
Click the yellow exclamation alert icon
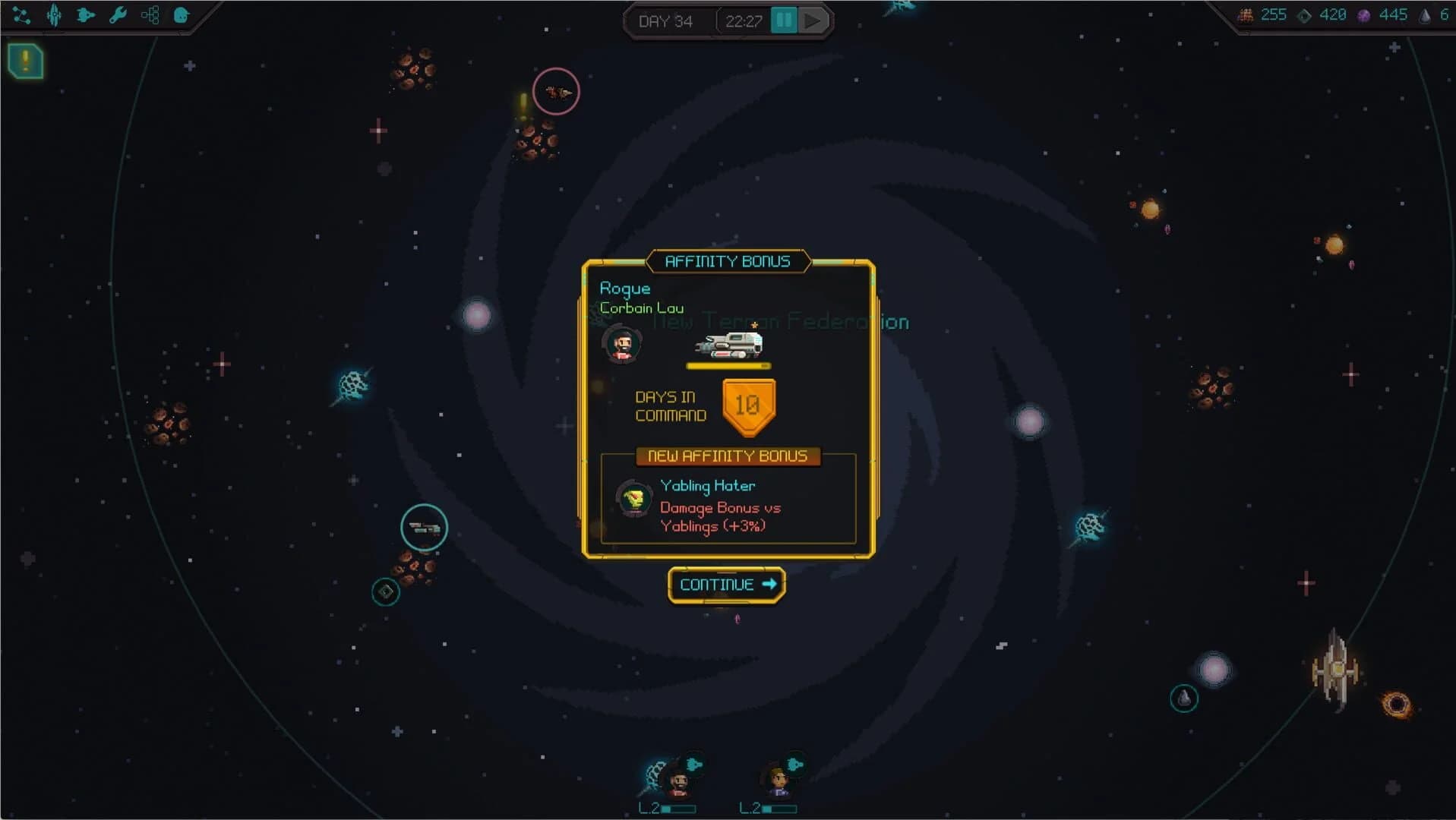[x=25, y=62]
